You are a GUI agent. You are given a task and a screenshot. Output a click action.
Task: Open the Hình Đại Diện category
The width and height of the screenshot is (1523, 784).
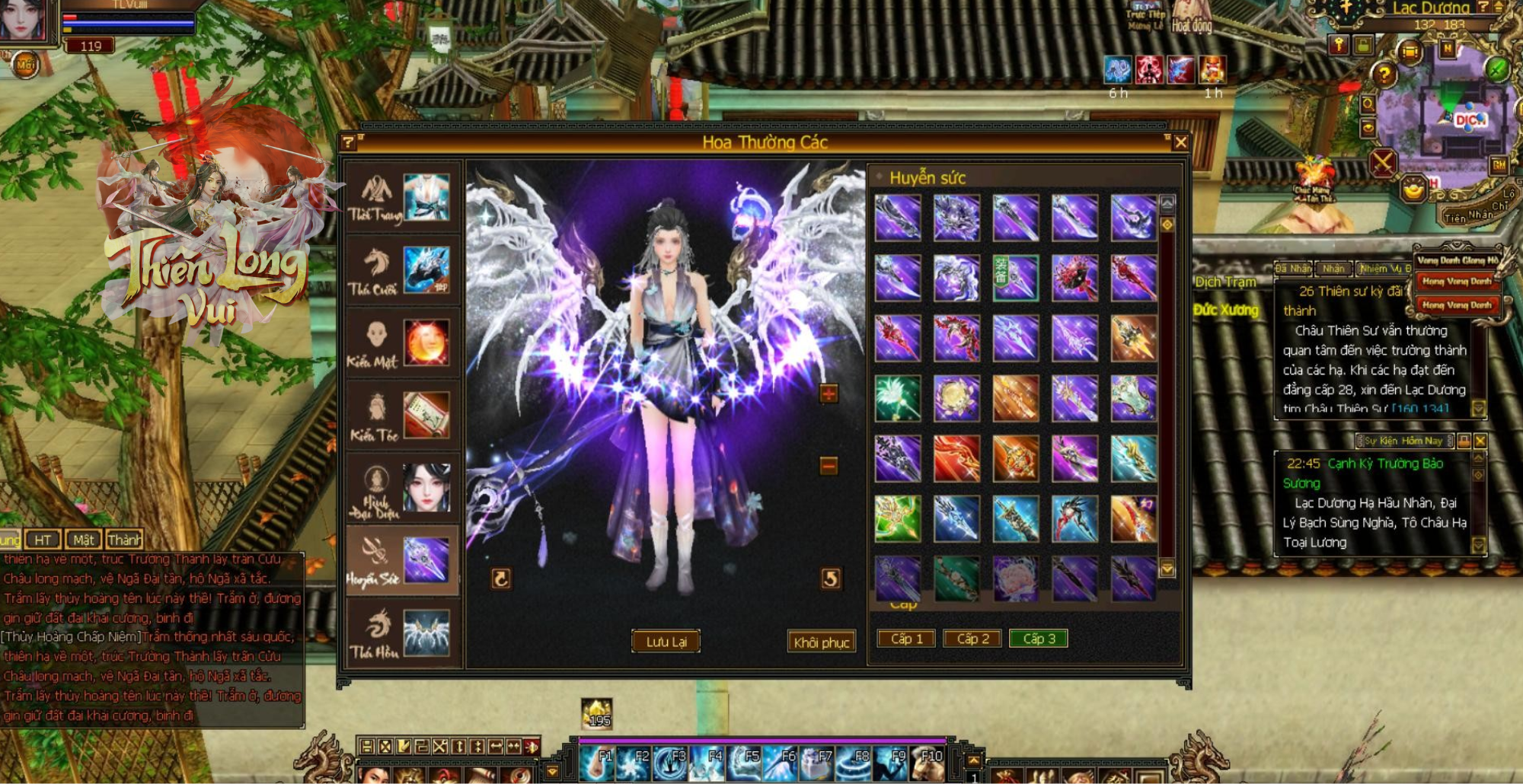(401, 489)
